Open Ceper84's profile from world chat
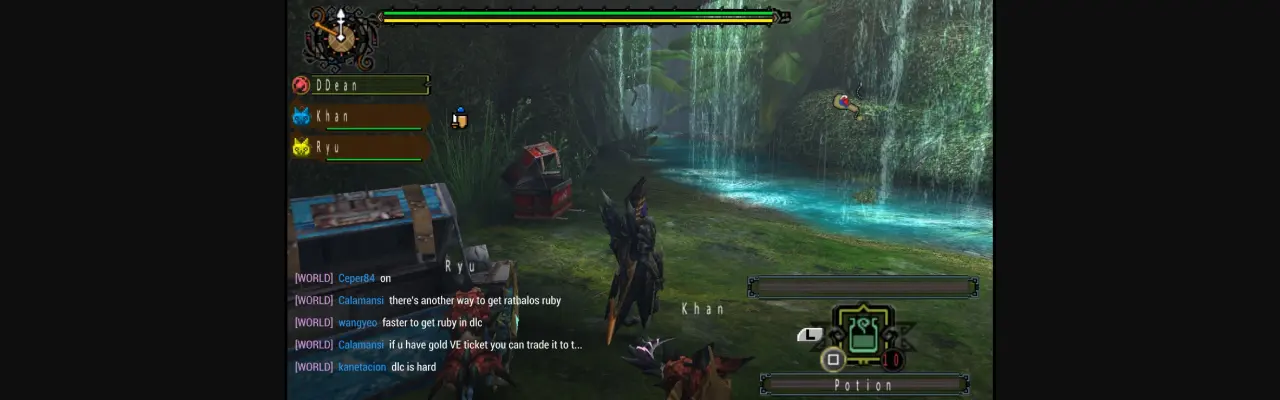1280x400 pixels. tap(355, 278)
